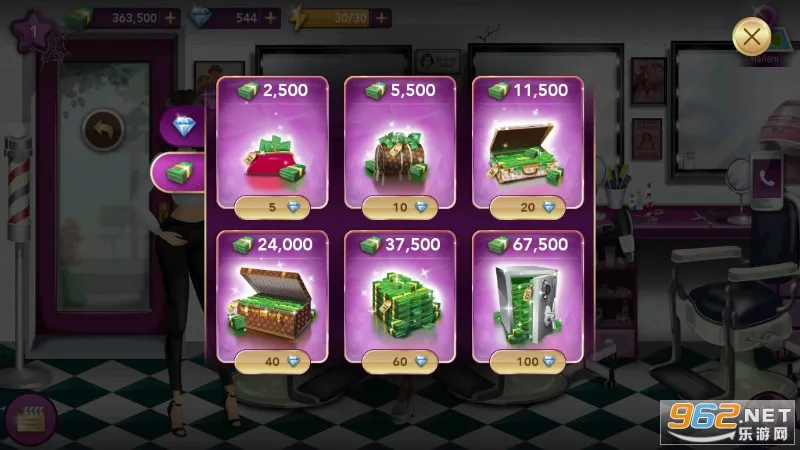Select the 11,500 cash suitcase offer
The width and height of the screenshot is (800, 450).
528,207
